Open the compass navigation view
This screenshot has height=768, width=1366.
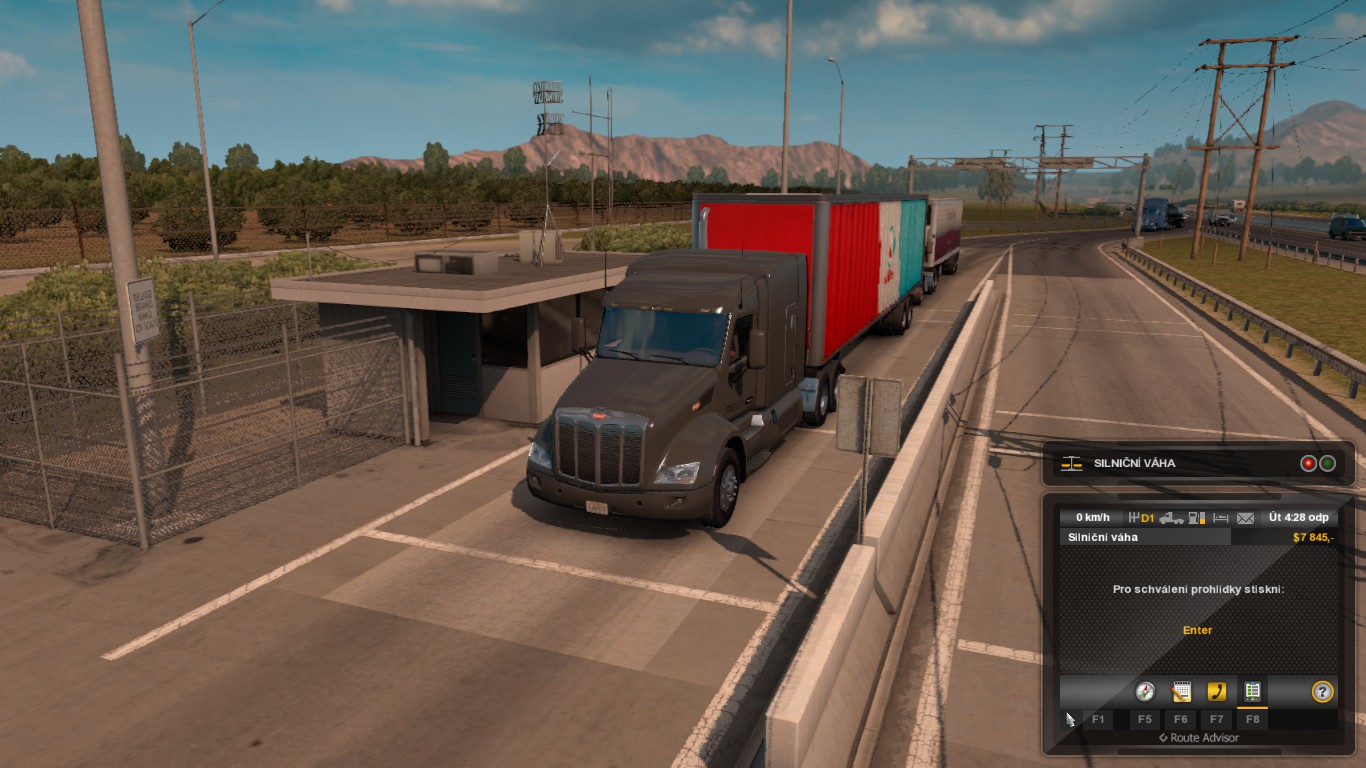click(1145, 691)
